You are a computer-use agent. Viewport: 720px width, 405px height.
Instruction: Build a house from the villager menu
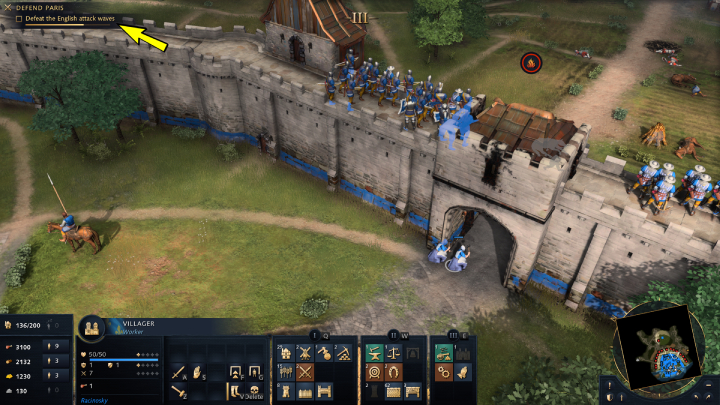[x=286, y=353]
